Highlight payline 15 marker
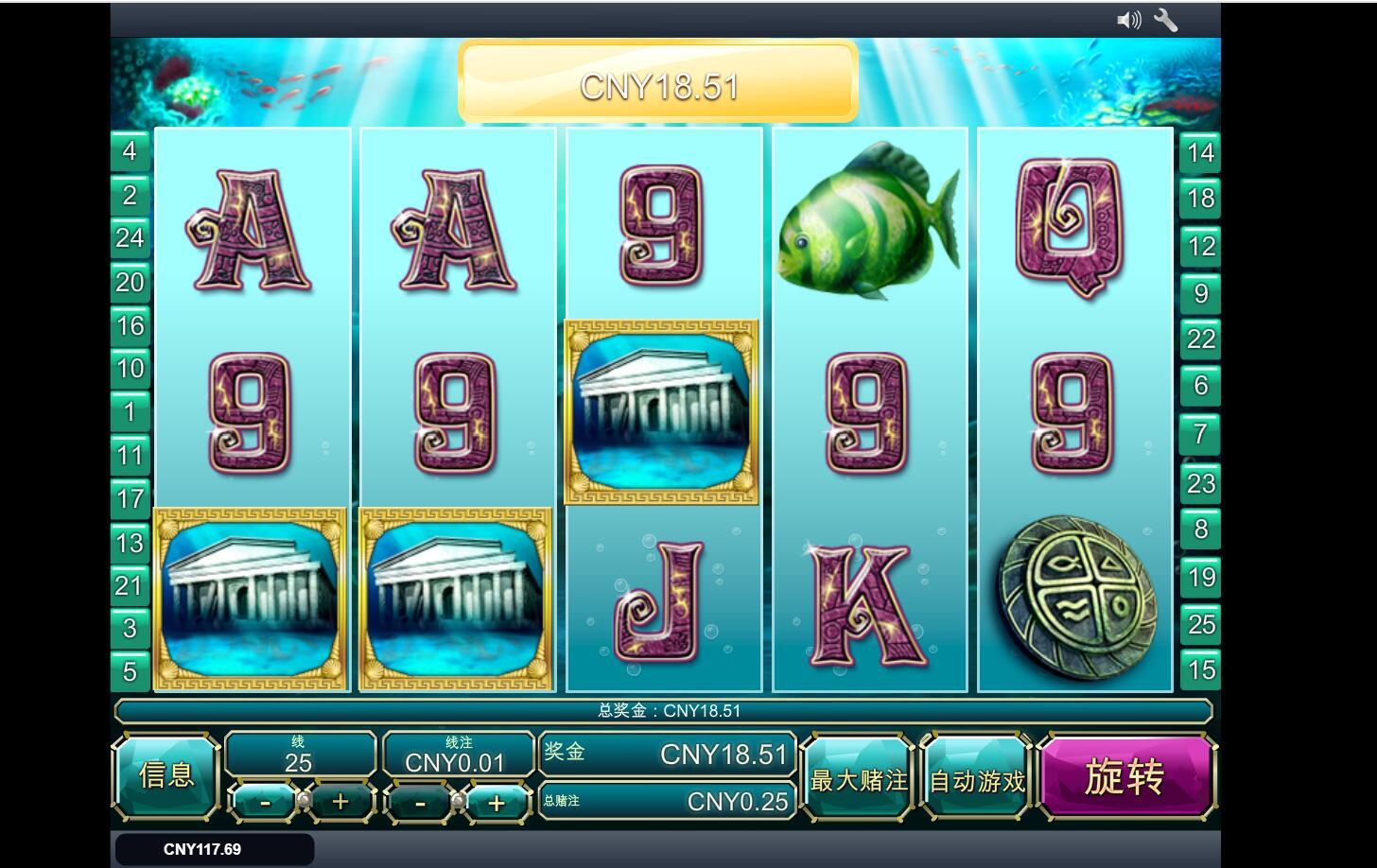1377x868 pixels. [1200, 670]
